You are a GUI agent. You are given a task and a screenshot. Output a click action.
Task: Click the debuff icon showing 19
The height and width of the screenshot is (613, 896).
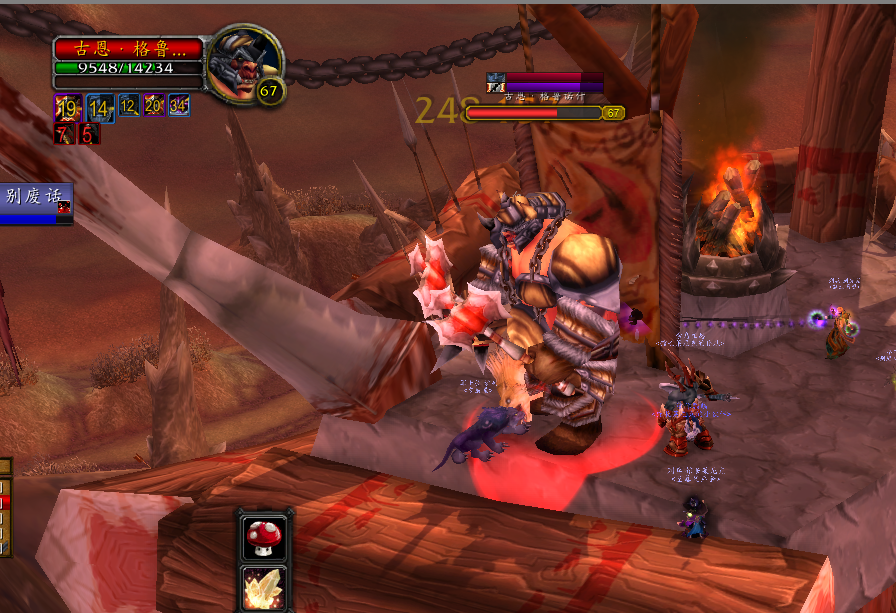tap(68, 108)
